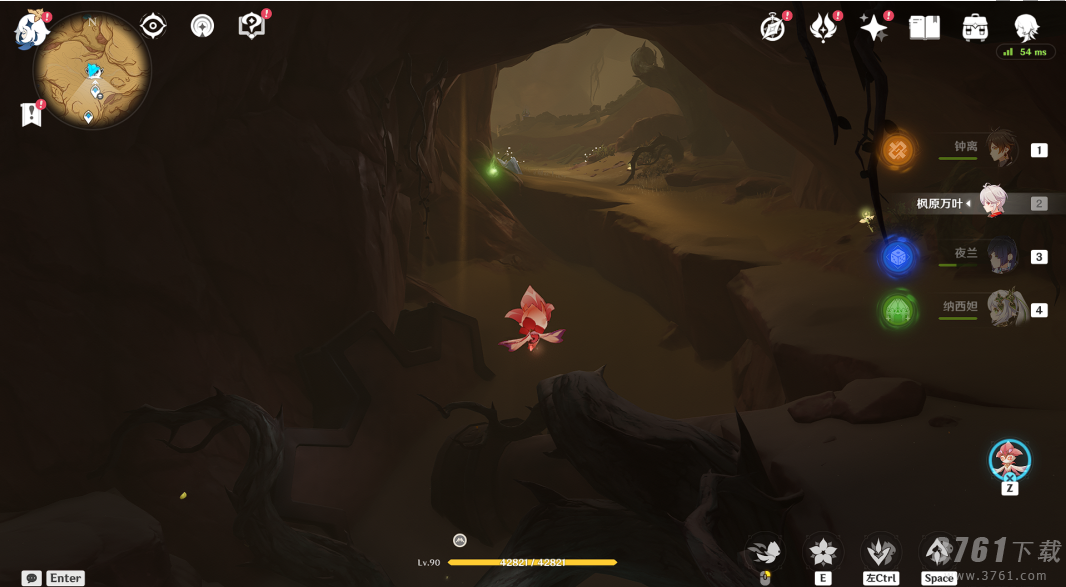Open the character head profile icon
Viewport: 1066px width, 587px height.
1026,28
